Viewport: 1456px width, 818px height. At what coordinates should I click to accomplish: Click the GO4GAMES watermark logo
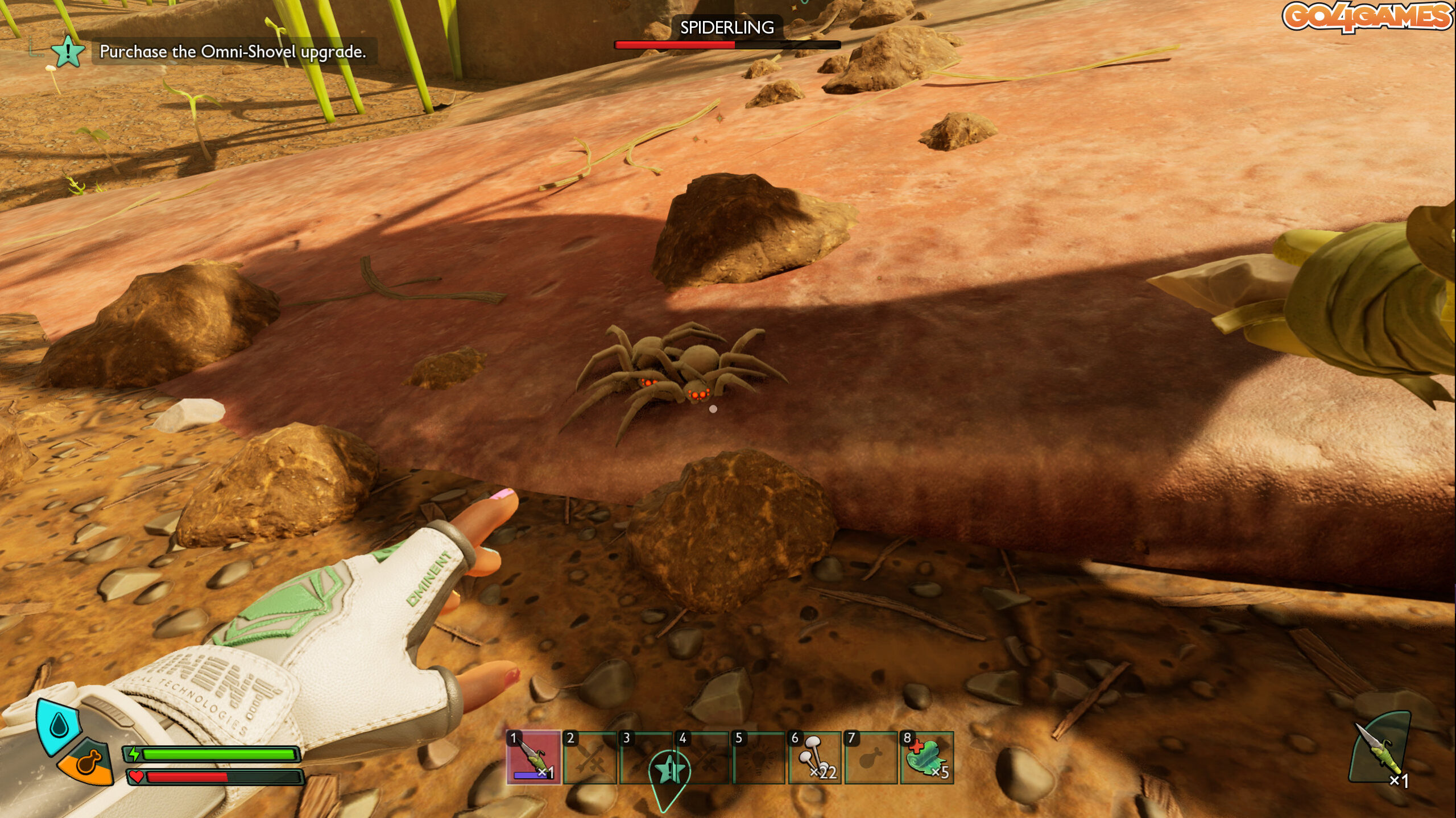pyautogui.click(x=1367, y=16)
